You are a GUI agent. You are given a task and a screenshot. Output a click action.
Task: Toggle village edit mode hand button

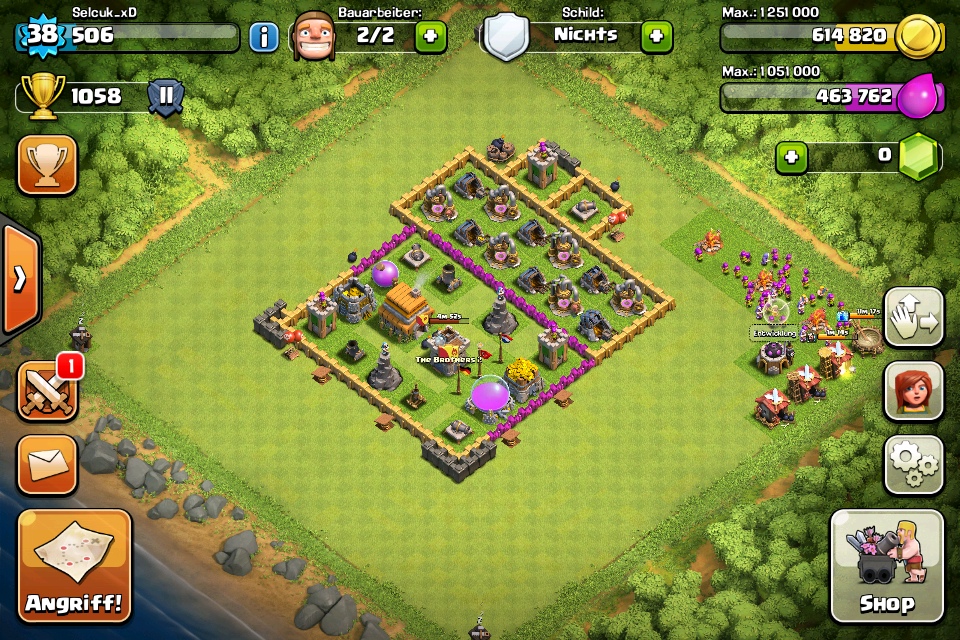[914, 318]
